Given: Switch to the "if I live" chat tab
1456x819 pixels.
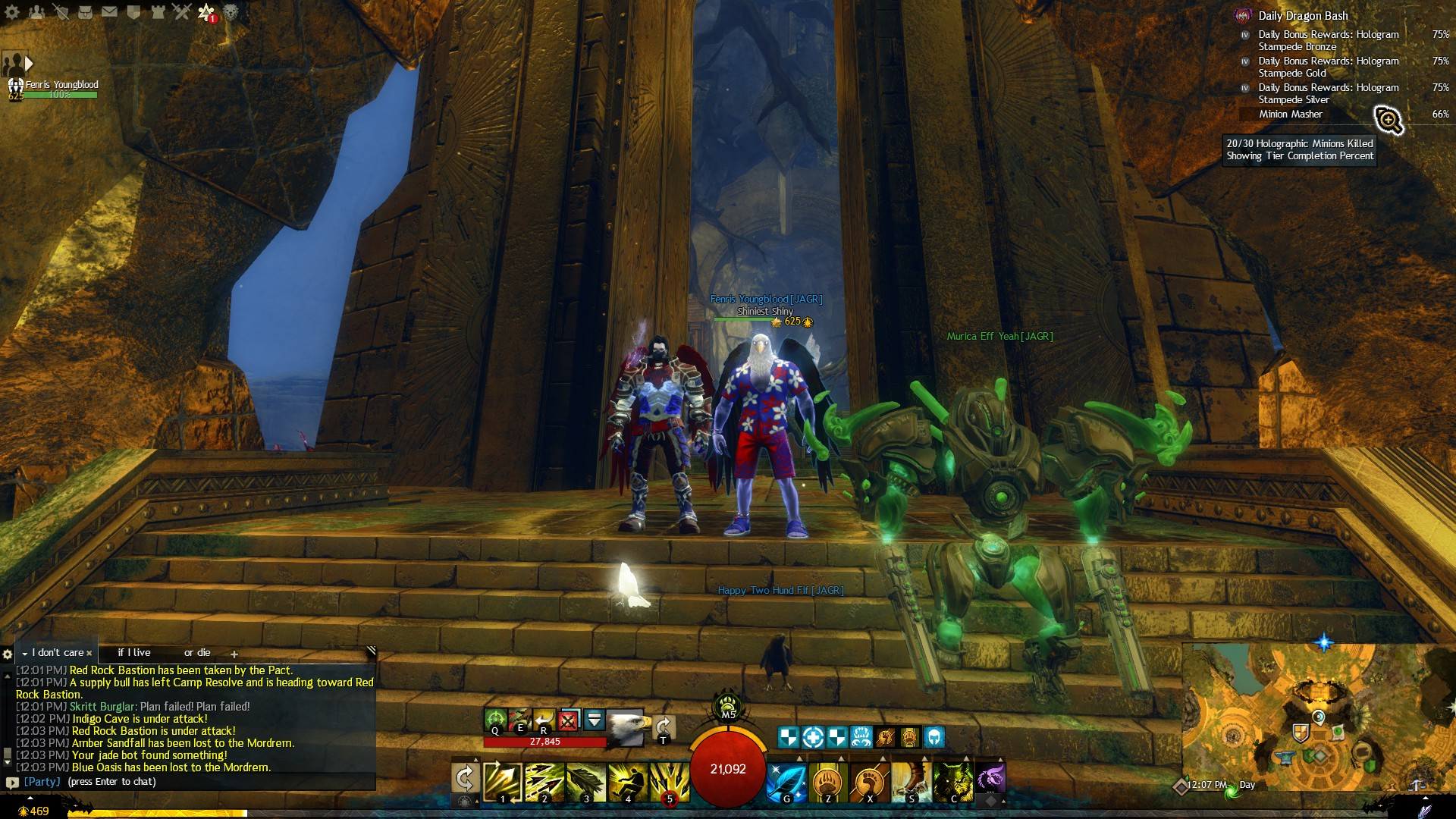Looking at the screenshot, I should click(x=134, y=653).
